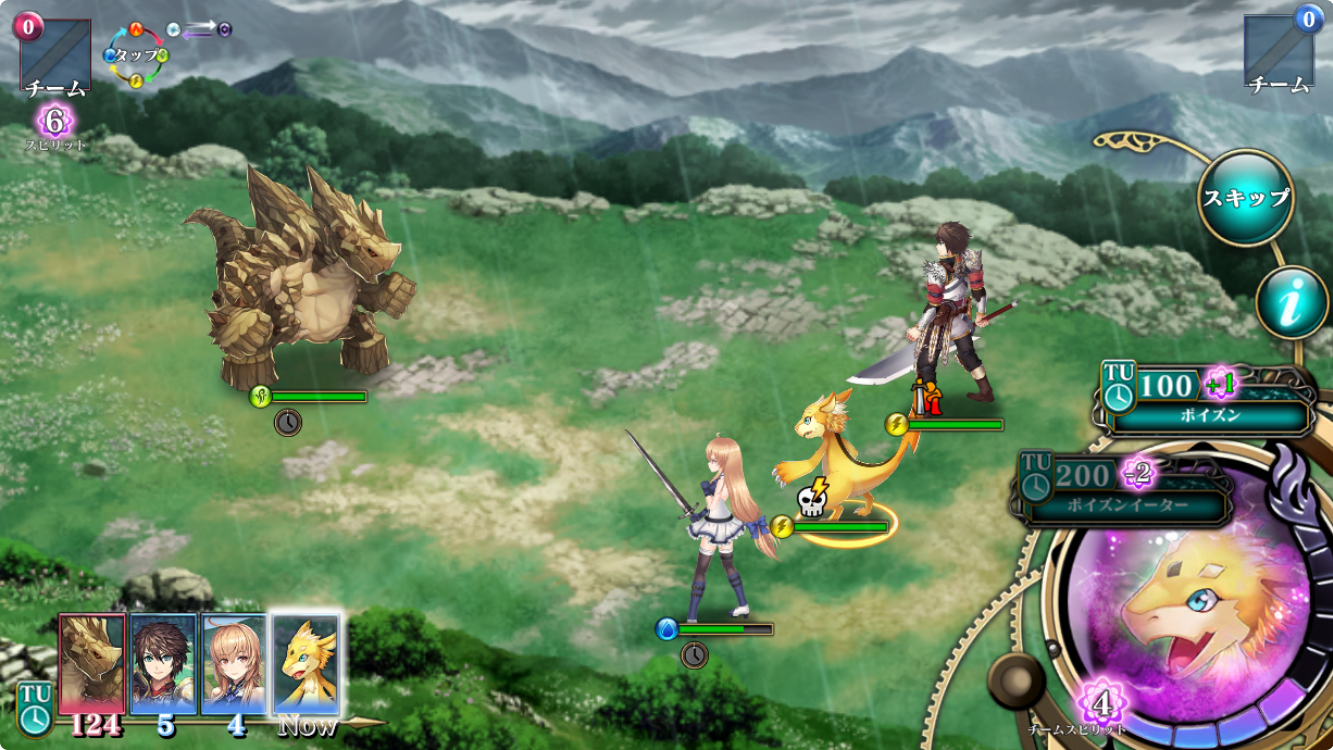Viewport: 1333px width, 750px height.
Task: Select the ポイズン skill costing 100 TU
Action: coord(1209,402)
